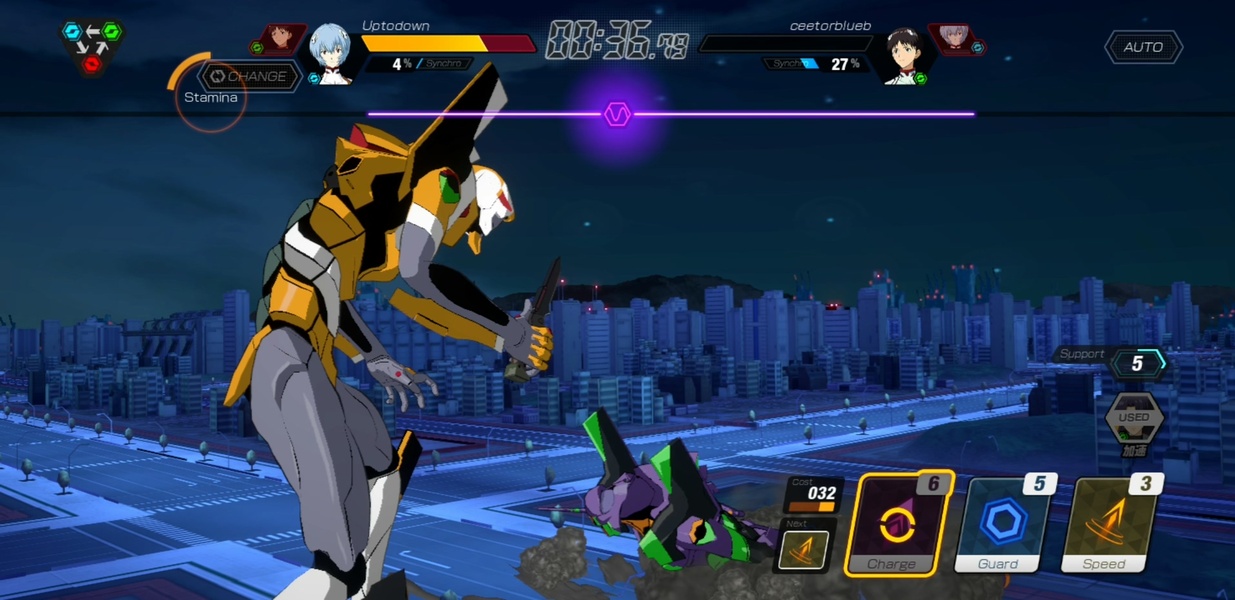Tap the CHANGE pilot button

pos(249,77)
